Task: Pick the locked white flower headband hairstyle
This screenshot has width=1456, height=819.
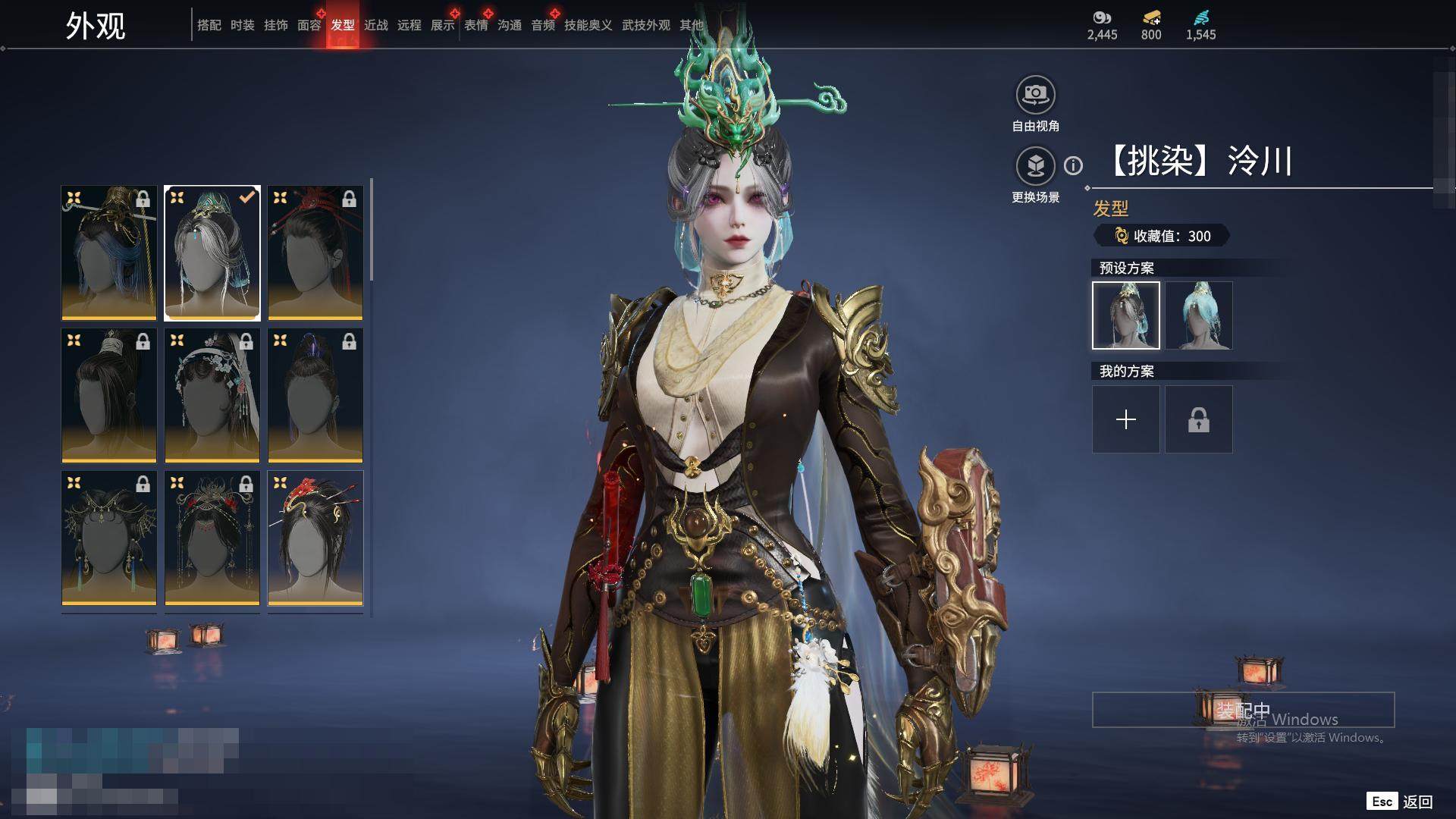Action: tap(212, 395)
